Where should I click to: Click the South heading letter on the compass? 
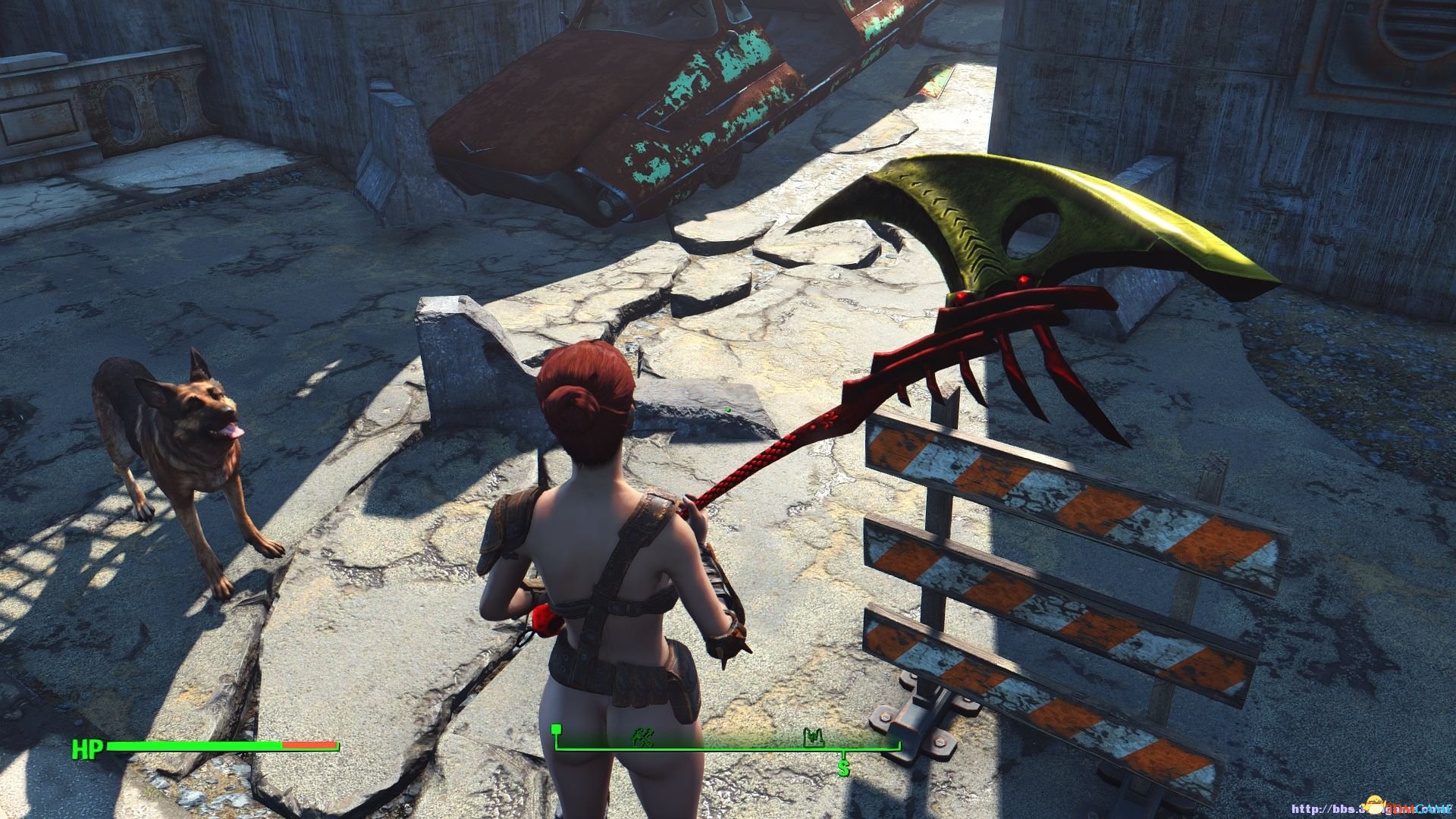[x=843, y=767]
